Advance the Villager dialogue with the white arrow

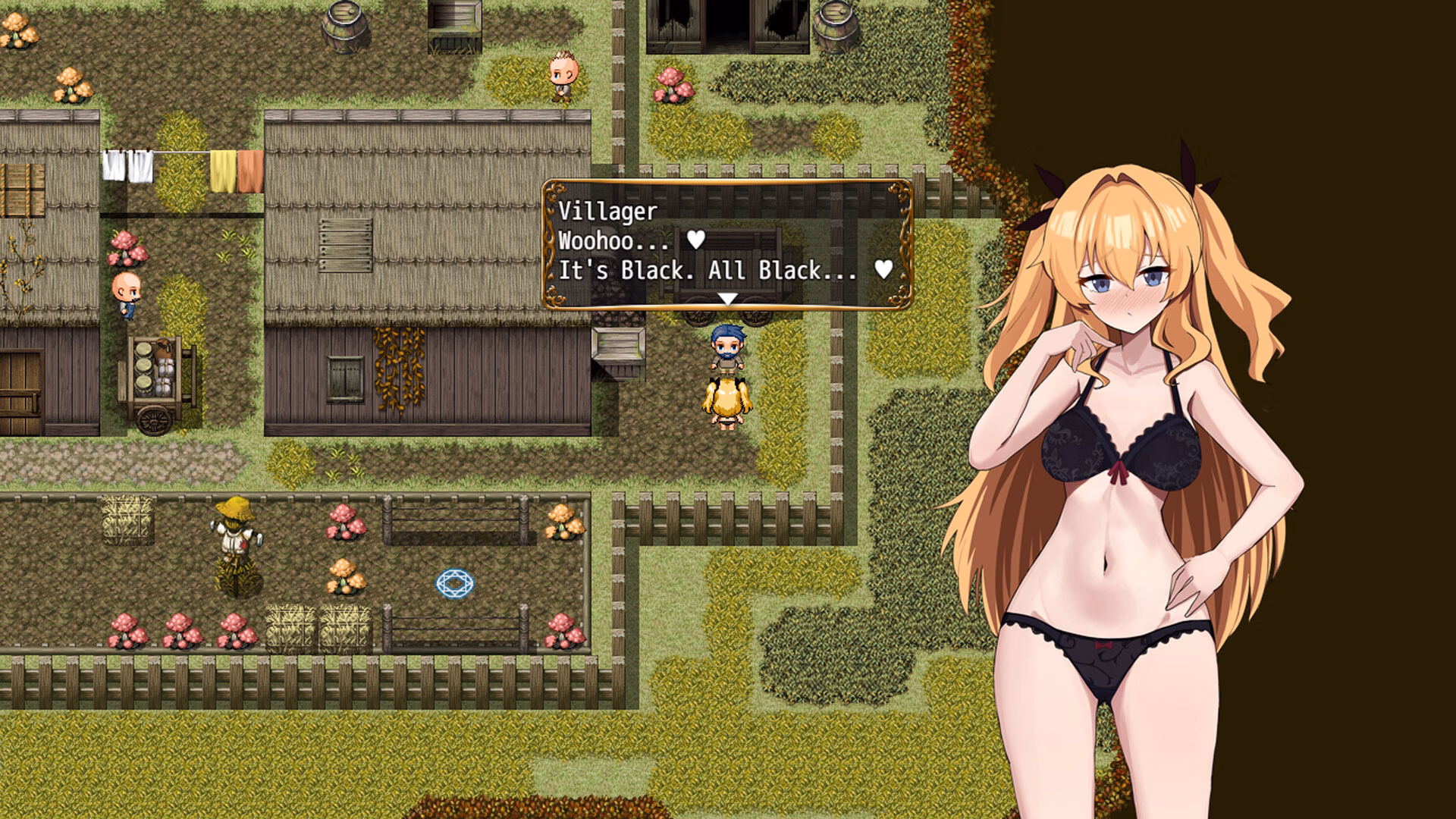(x=727, y=300)
